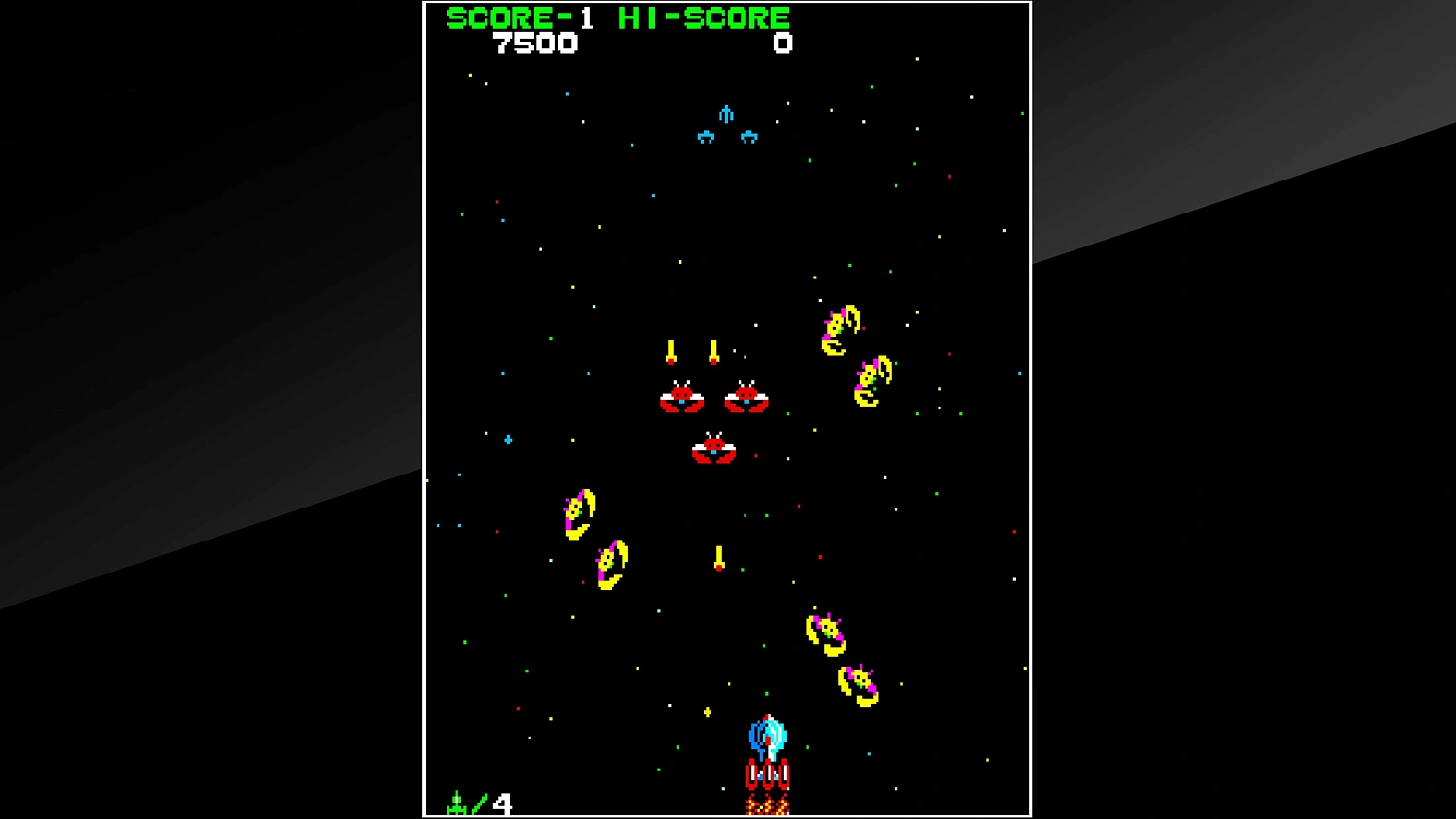1456x819 pixels.
Task: Click the 7500 score value
Action: coord(536,43)
